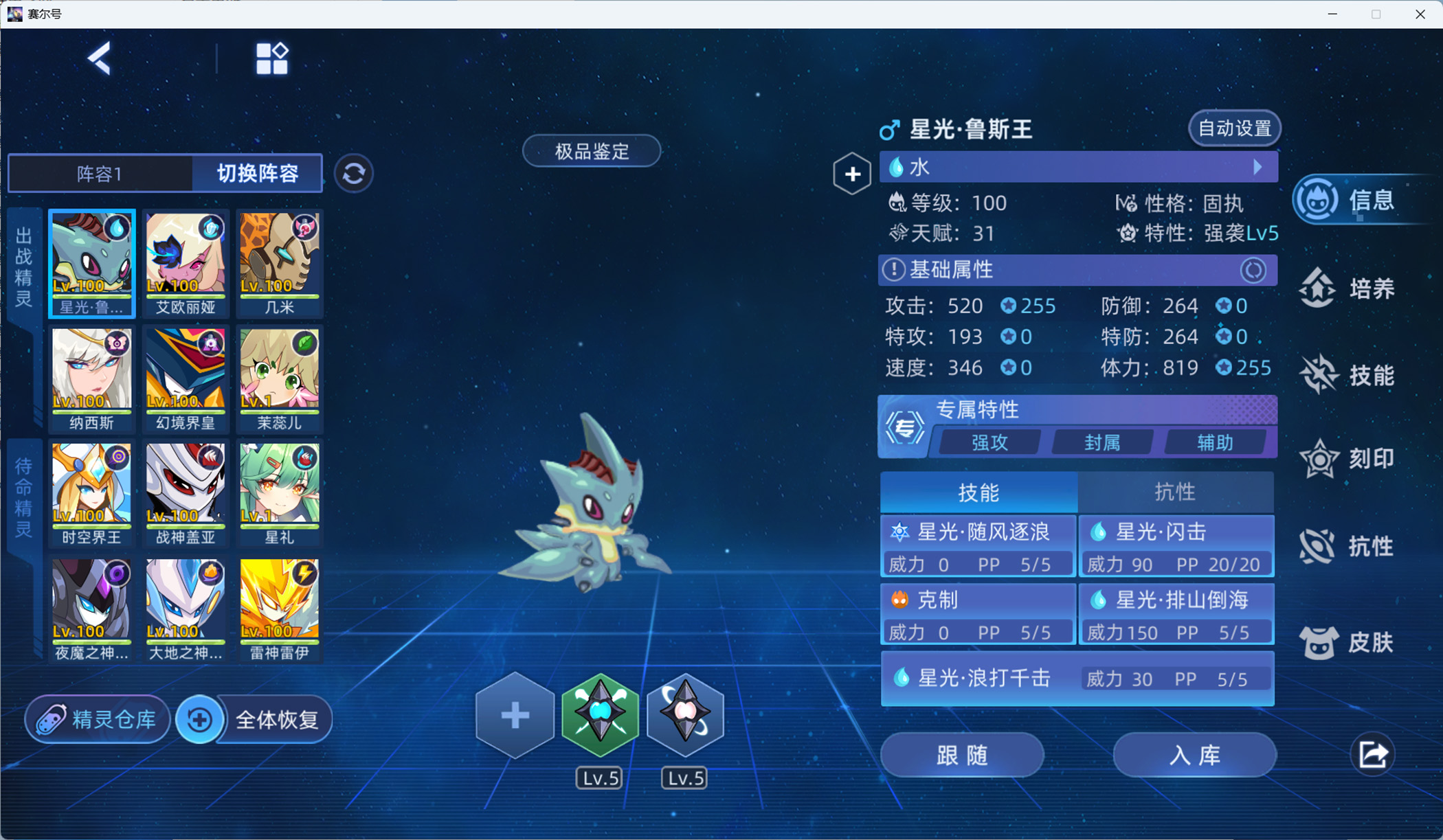
Task: Toggle the 封属 exclusive trait
Action: (1102, 442)
